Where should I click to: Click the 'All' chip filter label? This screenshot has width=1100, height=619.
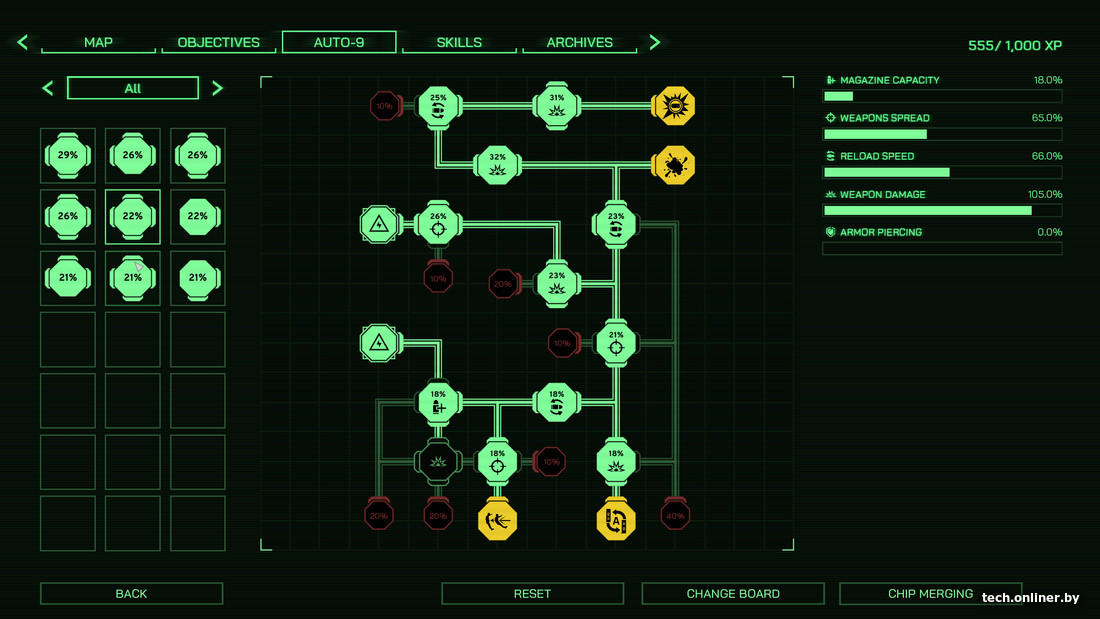(133, 89)
